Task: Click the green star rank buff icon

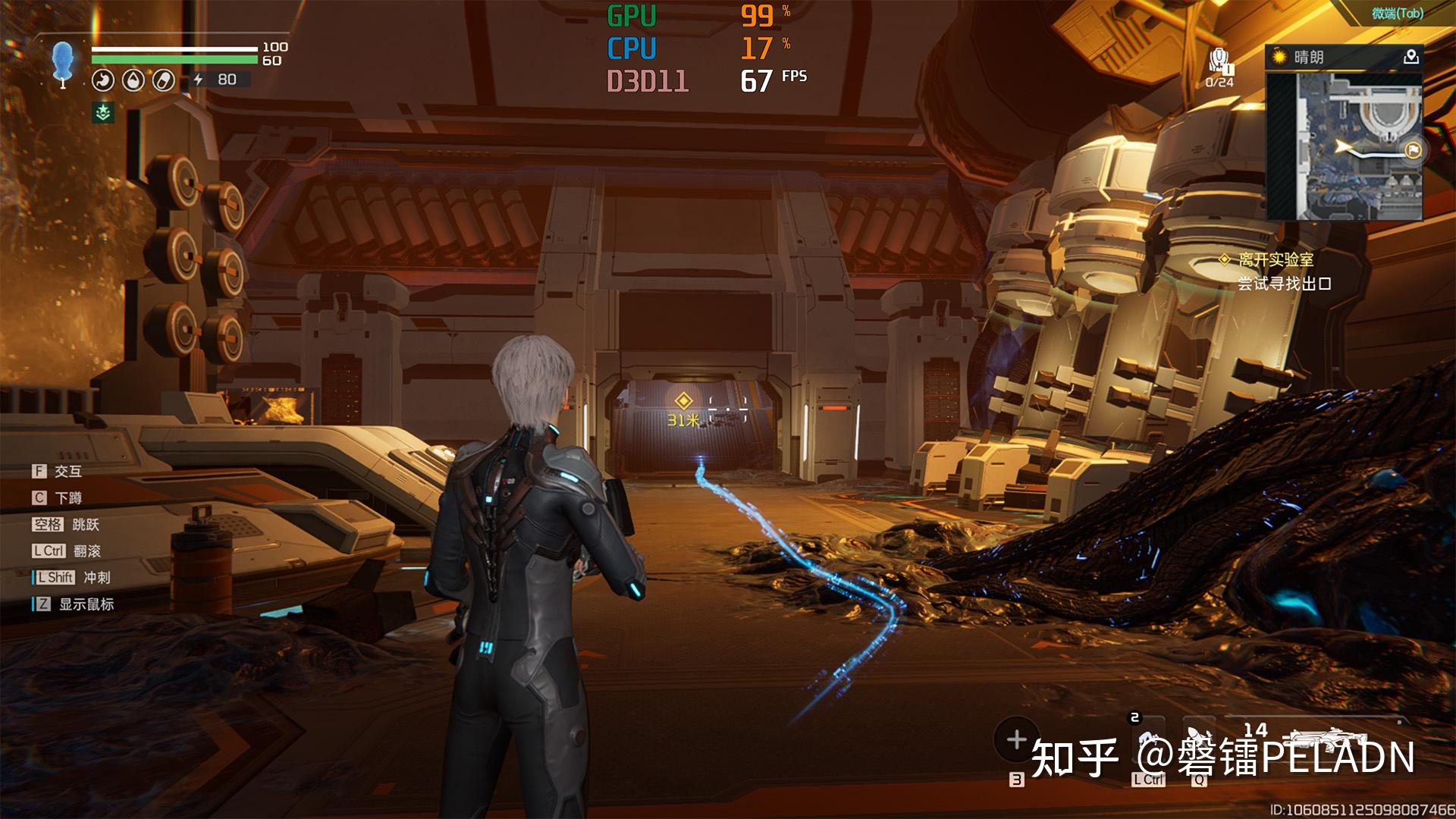Action: point(103,113)
